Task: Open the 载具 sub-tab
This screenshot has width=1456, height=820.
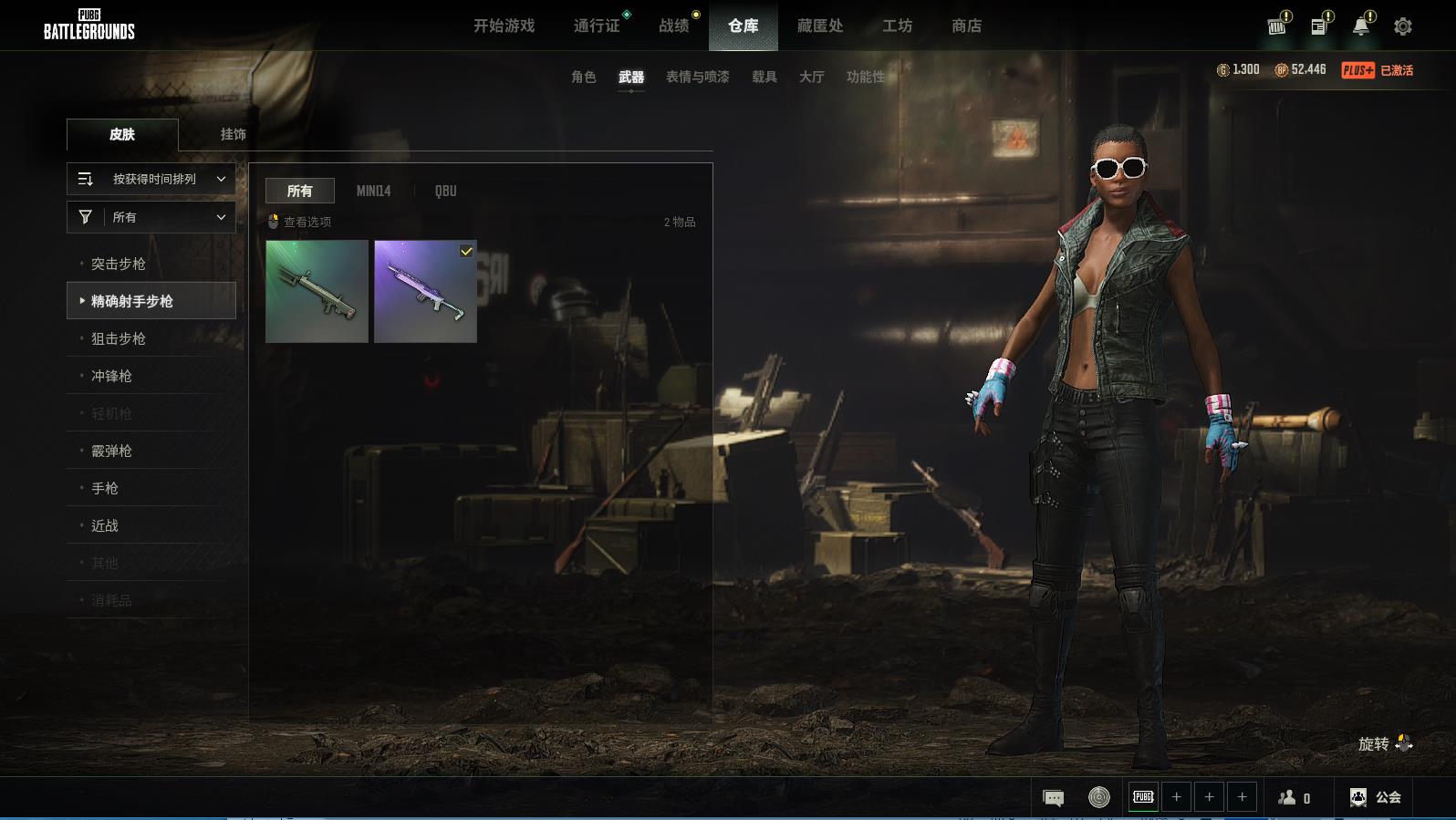Action: point(764,78)
